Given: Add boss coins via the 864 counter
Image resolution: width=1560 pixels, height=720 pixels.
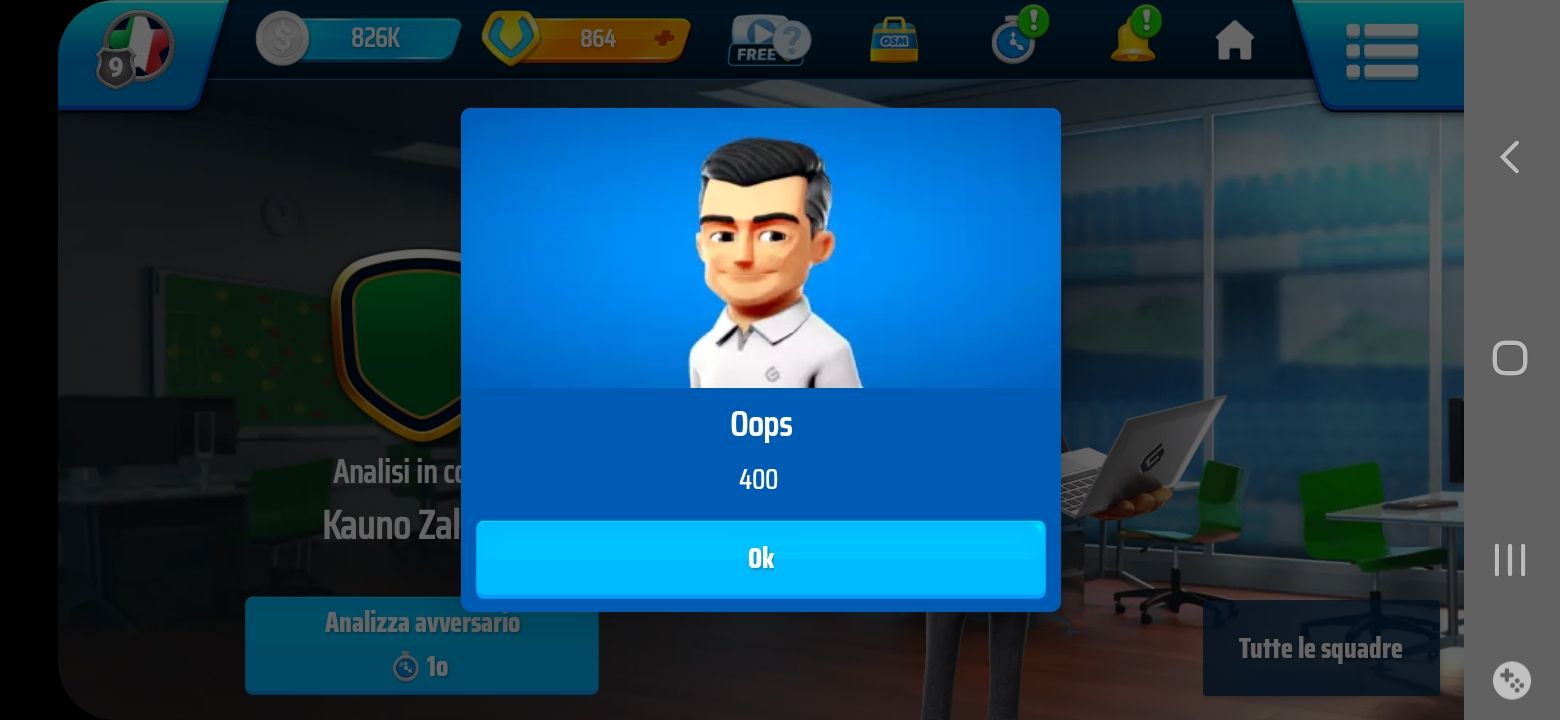Looking at the screenshot, I should 662,39.
